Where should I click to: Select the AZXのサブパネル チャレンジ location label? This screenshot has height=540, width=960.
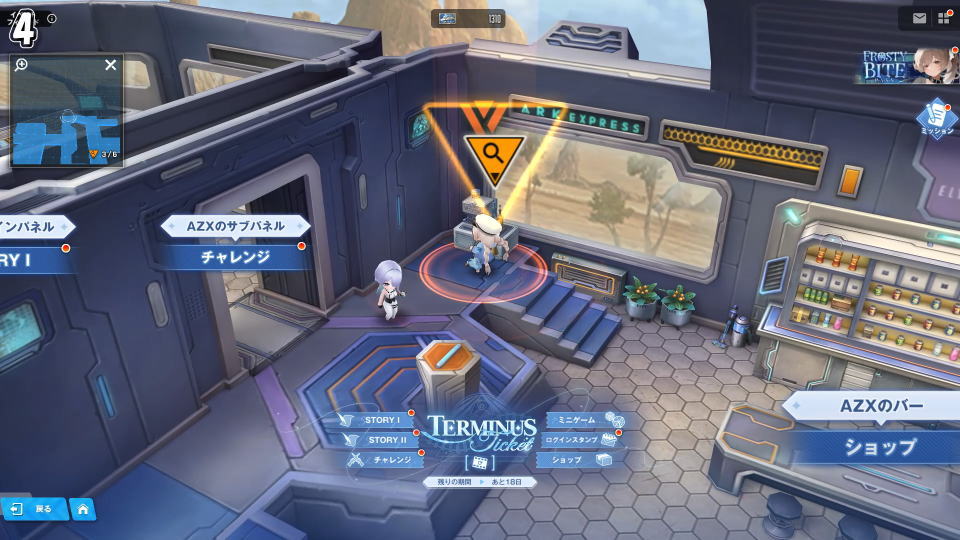coord(236,256)
